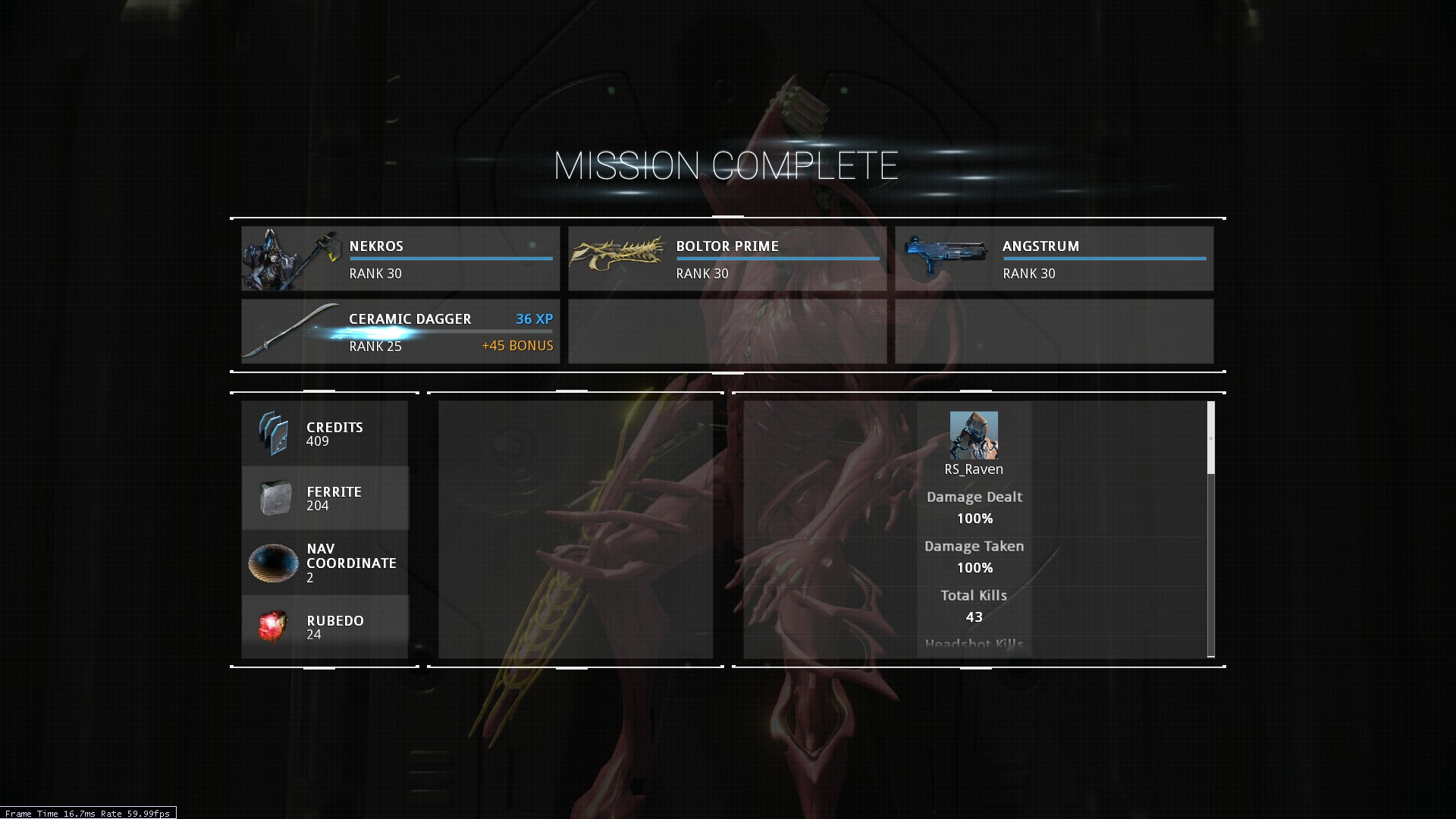Select the Ceramic Dagger XP panel
Screen dimensions: 1456x819
click(x=400, y=331)
